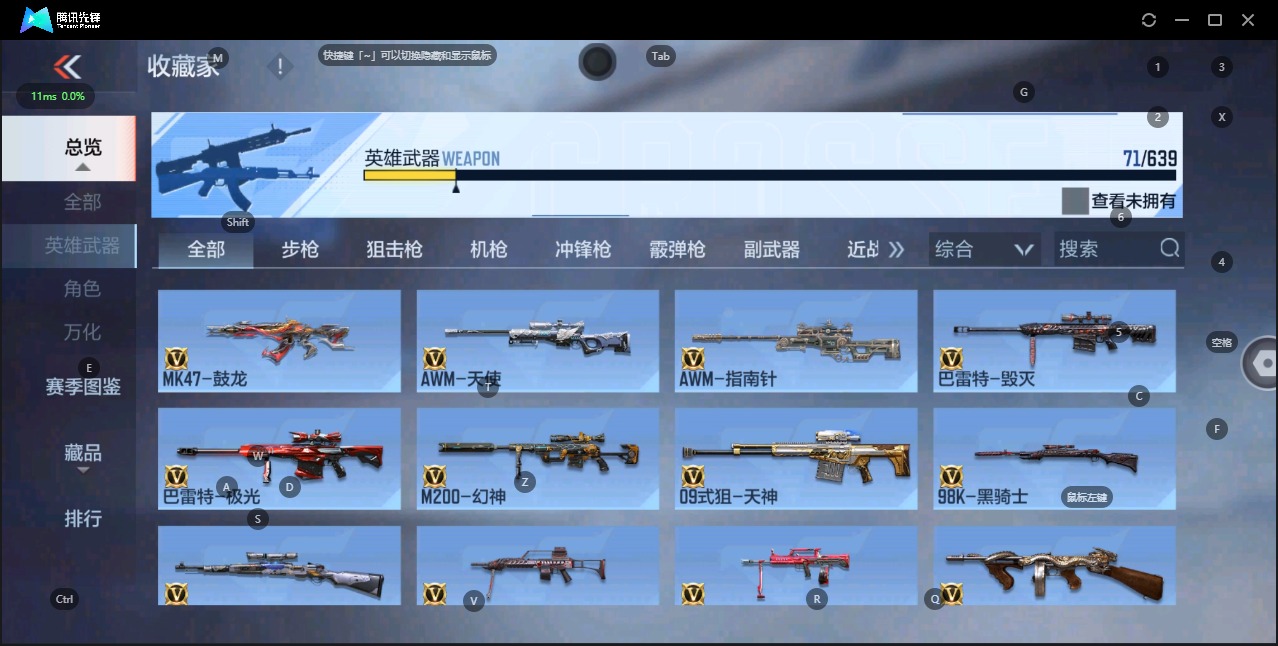This screenshot has width=1278, height=646.
Task: Switch to the 机枪 machine gun tab
Action: point(488,249)
